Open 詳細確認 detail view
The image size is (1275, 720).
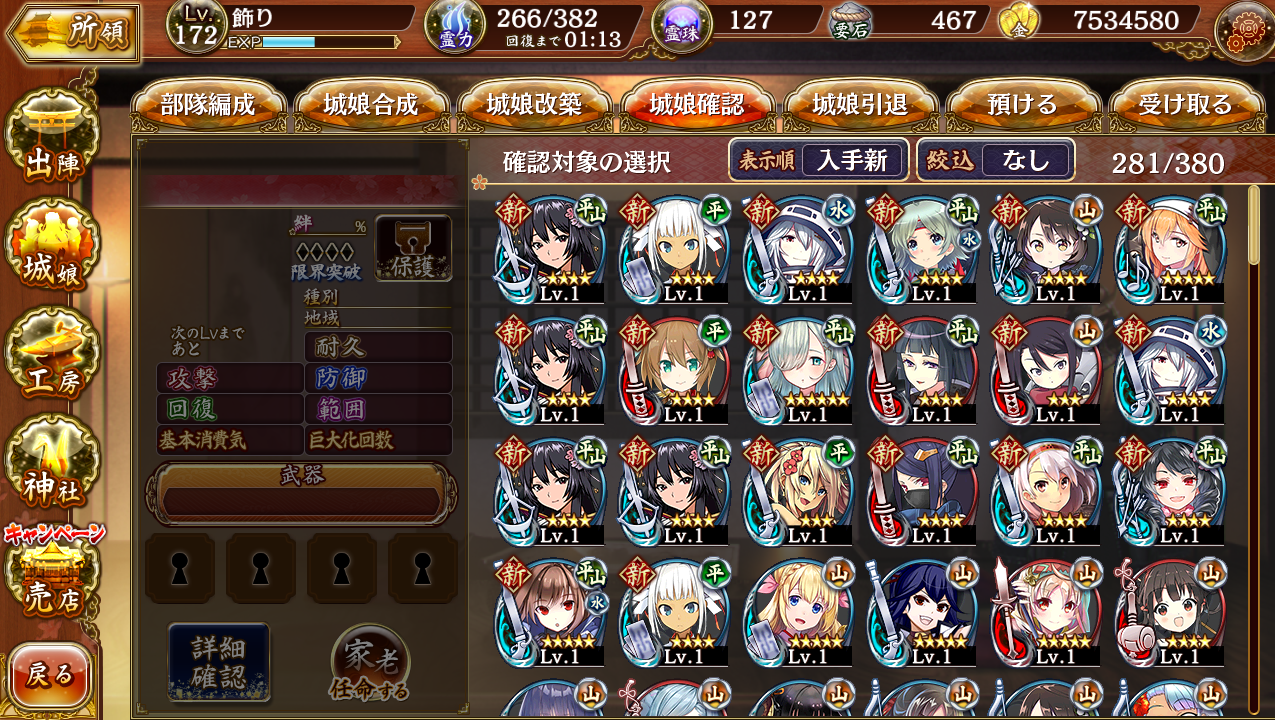(x=218, y=660)
